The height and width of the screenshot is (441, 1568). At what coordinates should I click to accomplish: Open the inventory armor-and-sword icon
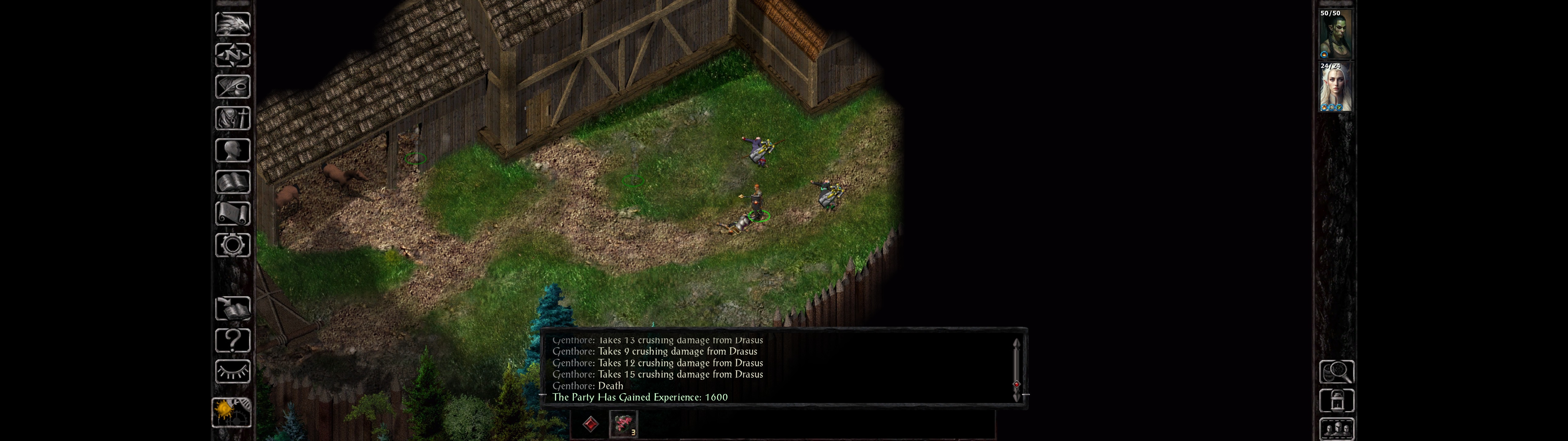click(232, 118)
